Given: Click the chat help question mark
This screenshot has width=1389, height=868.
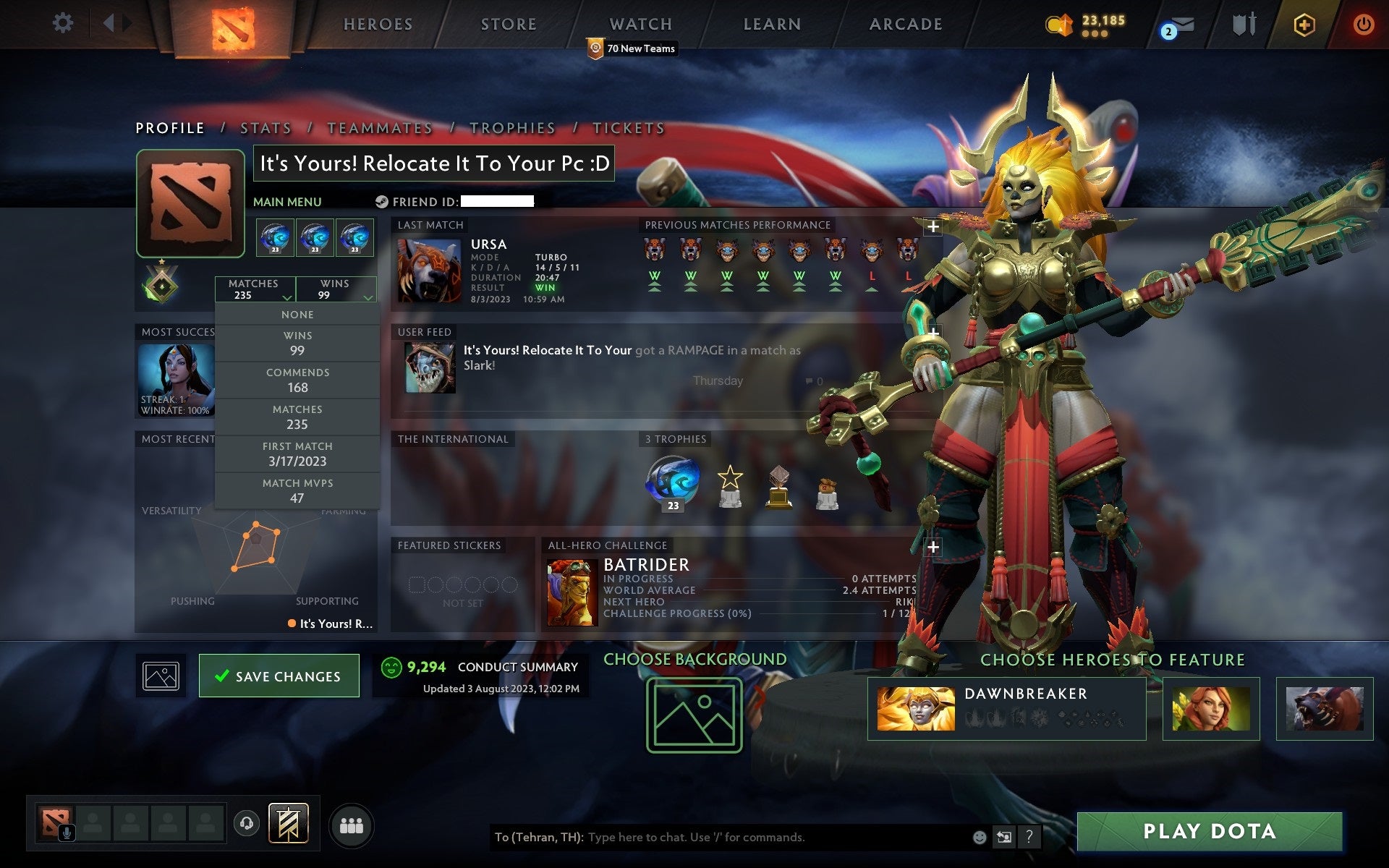Looking at the screenshot, I should (1029, 837).
